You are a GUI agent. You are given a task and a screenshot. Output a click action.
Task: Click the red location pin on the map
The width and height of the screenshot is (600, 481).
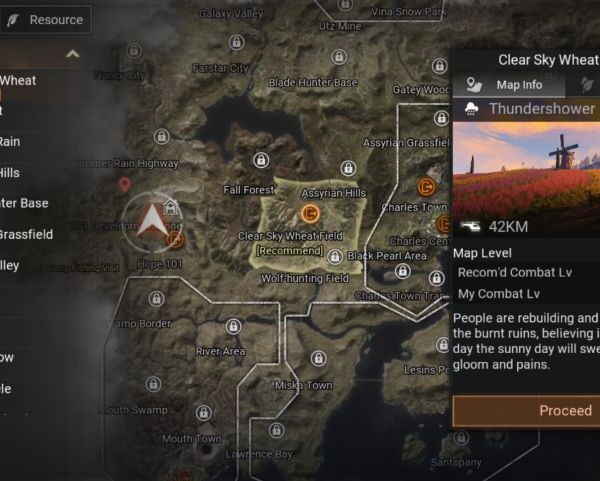click(x=125, y=184)
